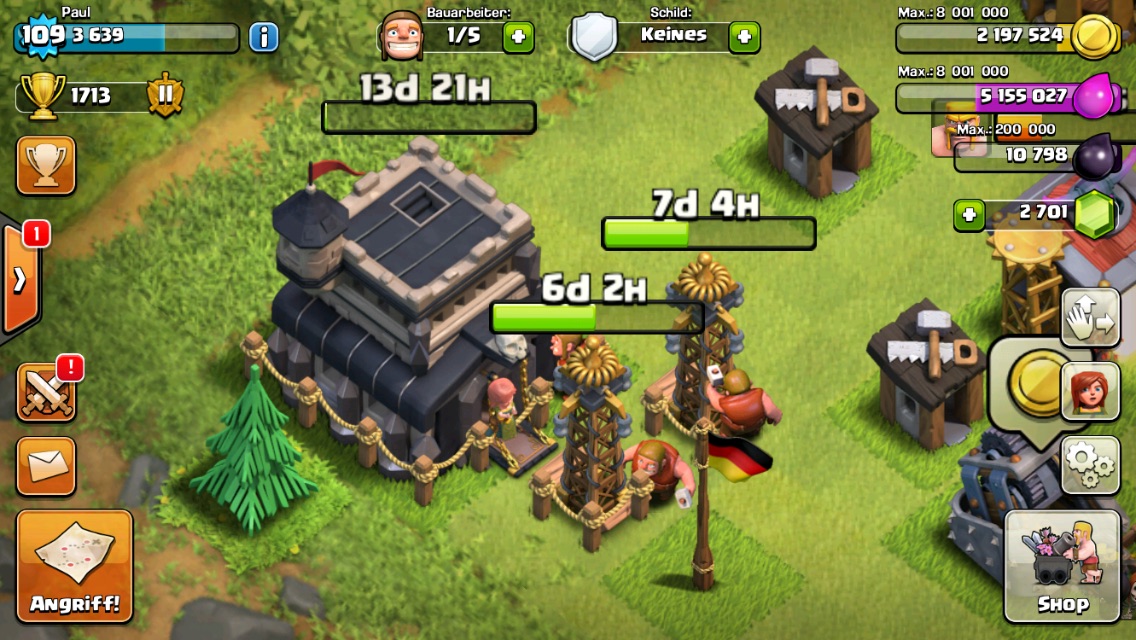Open the trophy leaderboard button
1136x640 pixels.
[46, 164]
